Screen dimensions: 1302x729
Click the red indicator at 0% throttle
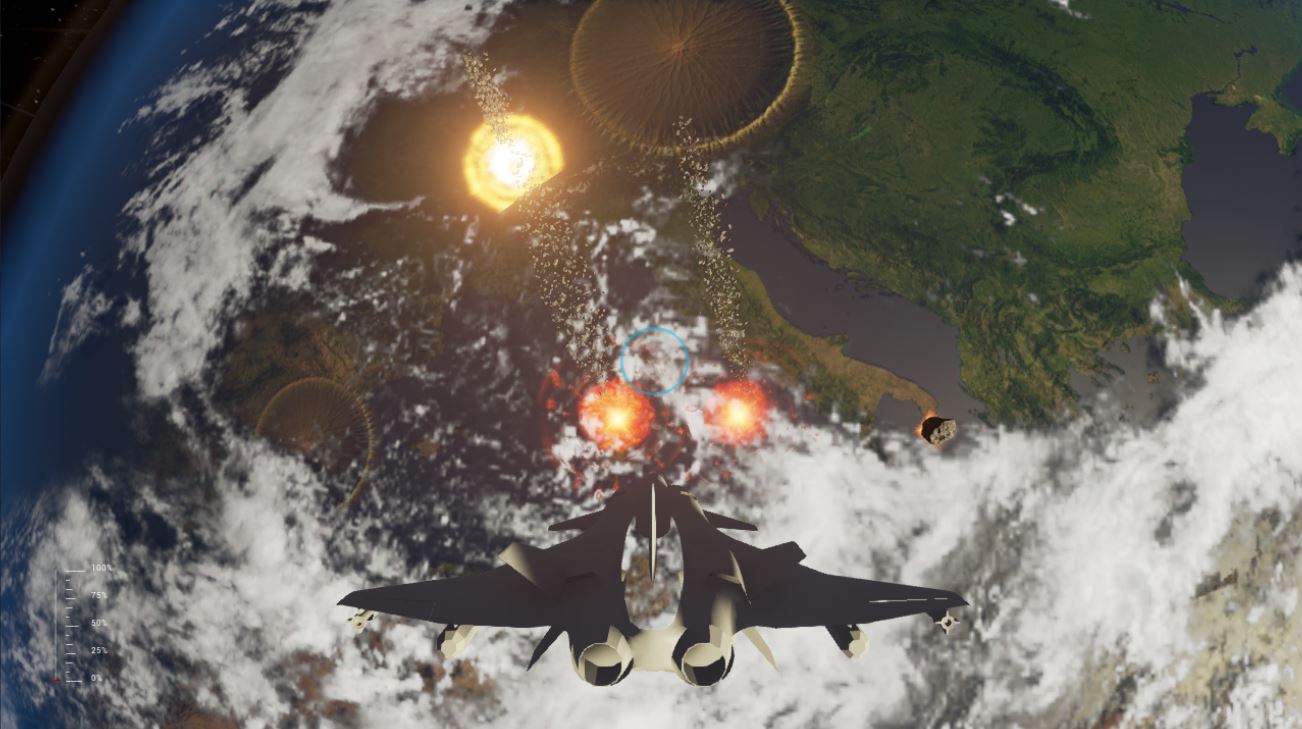[x=54, y=679]
